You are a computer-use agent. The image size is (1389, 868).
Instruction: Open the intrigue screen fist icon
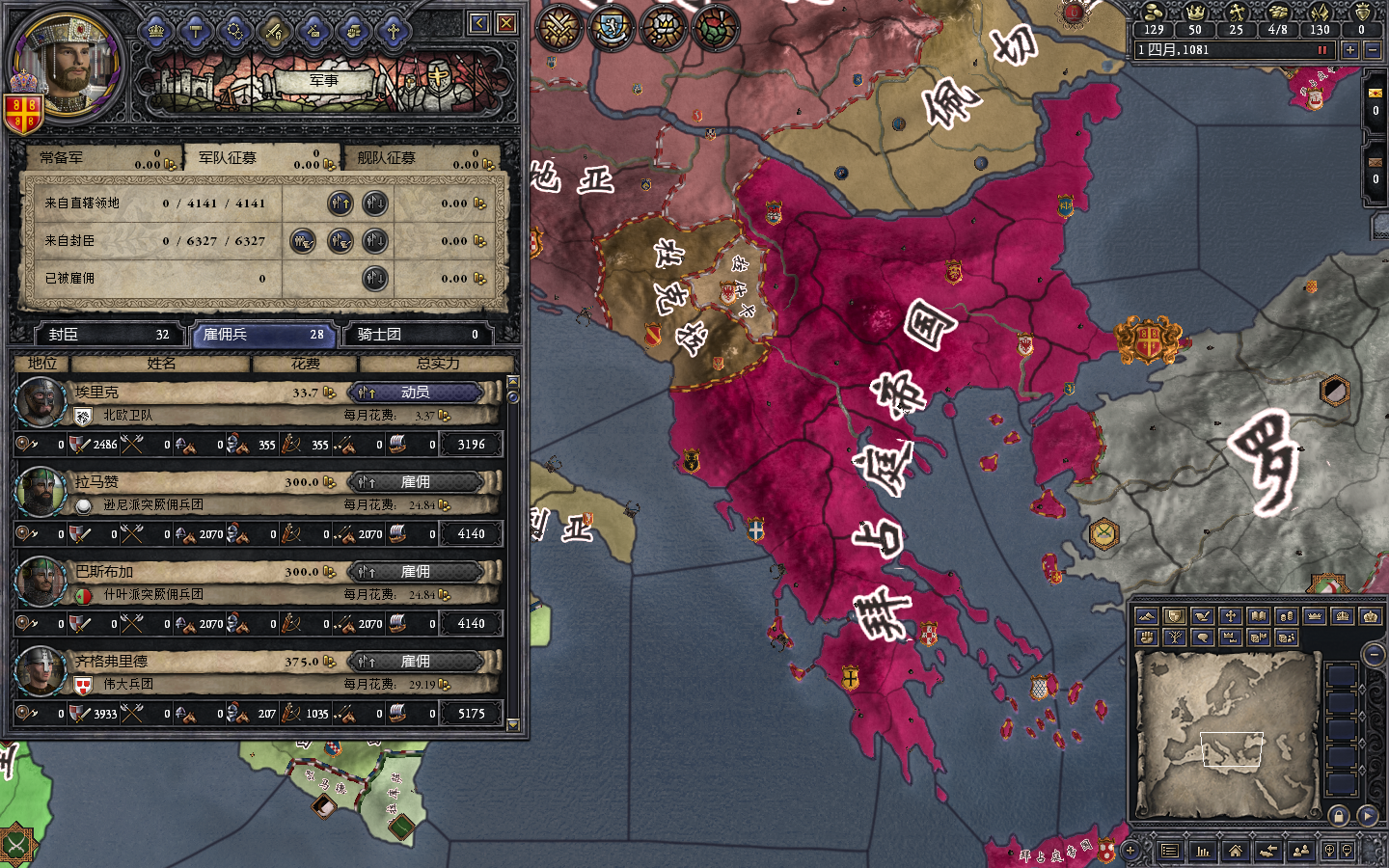[352, 30]
